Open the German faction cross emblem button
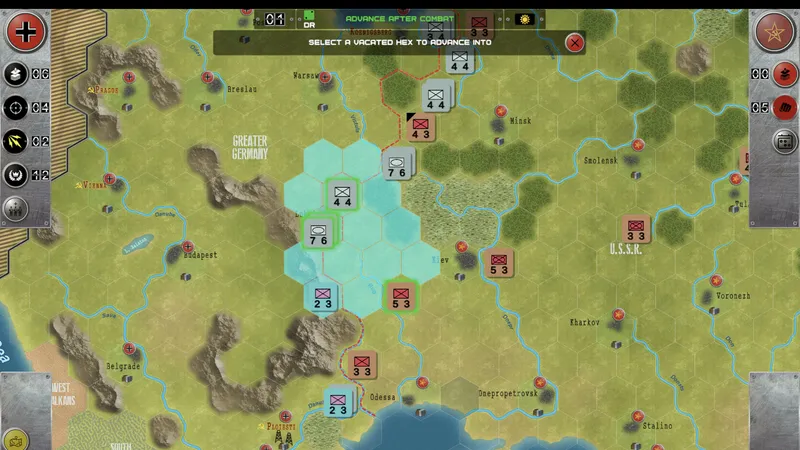This screenshot has width=800, height=450. coord(26,32)
